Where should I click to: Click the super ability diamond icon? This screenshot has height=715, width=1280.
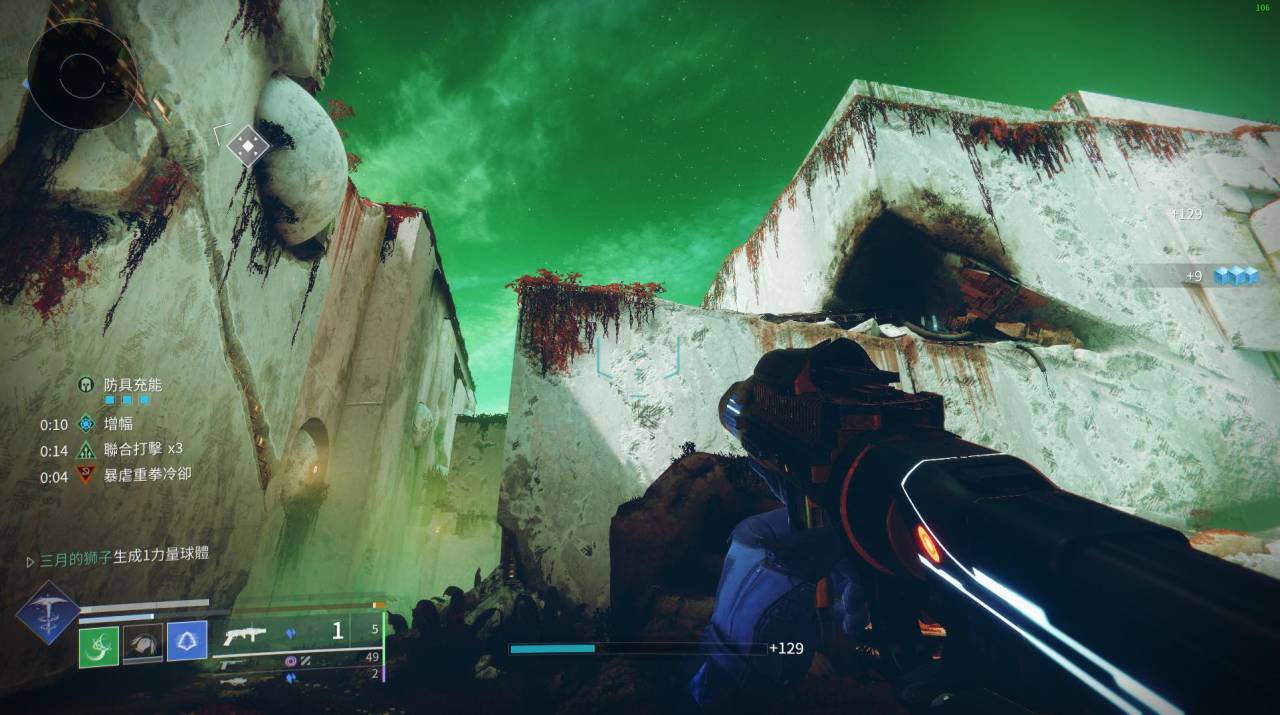click(x=47, y=611)
